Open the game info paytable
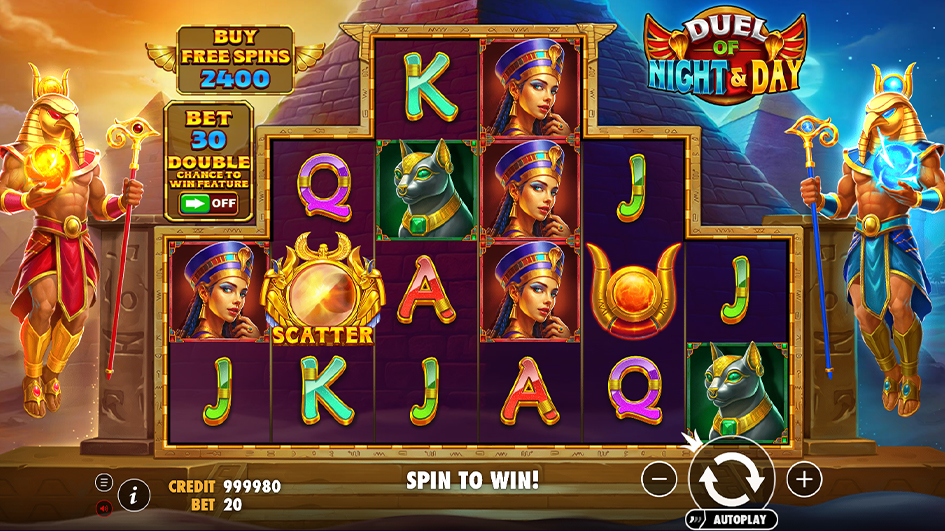Screen dimensions: 945x531 coord(133,493)
